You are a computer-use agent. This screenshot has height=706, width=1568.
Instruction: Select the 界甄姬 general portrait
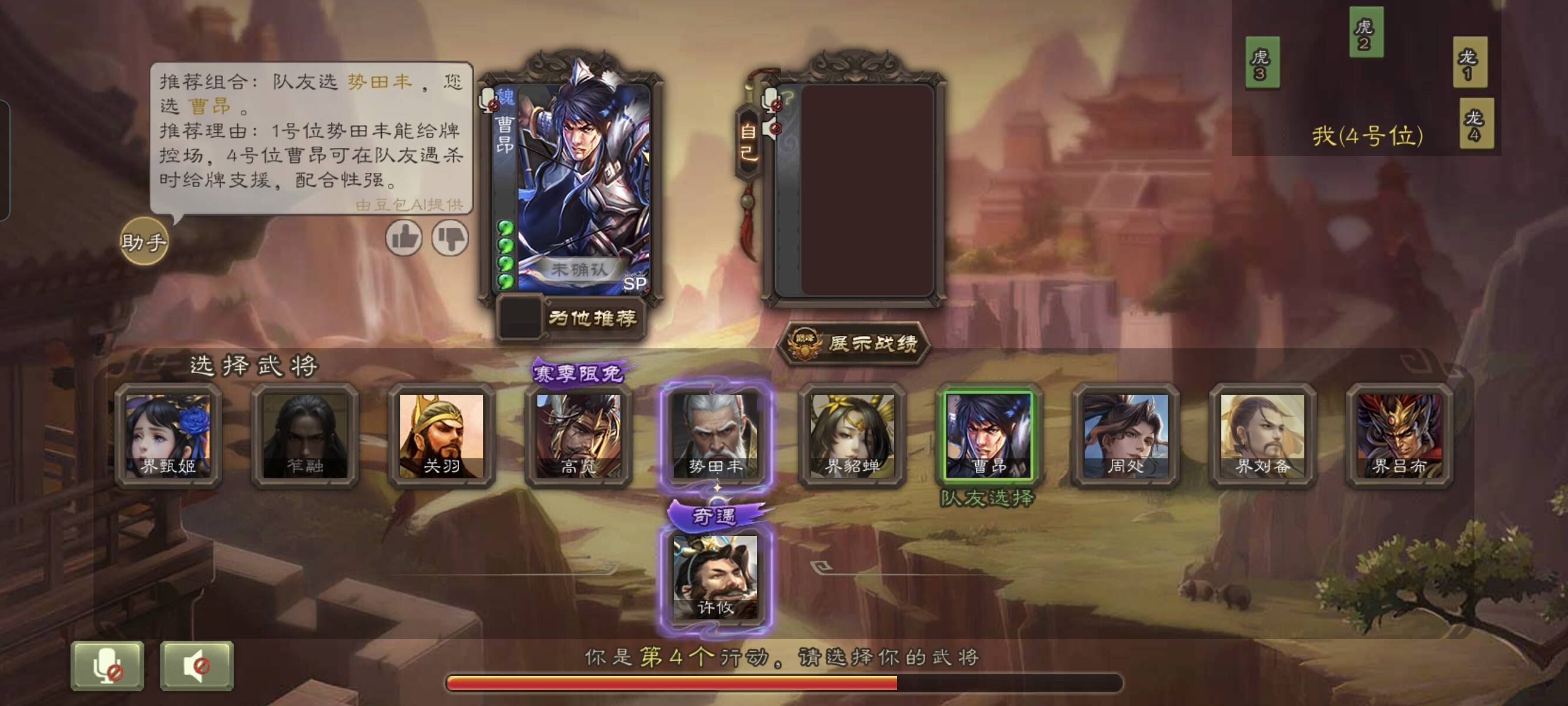click(168, 435)
